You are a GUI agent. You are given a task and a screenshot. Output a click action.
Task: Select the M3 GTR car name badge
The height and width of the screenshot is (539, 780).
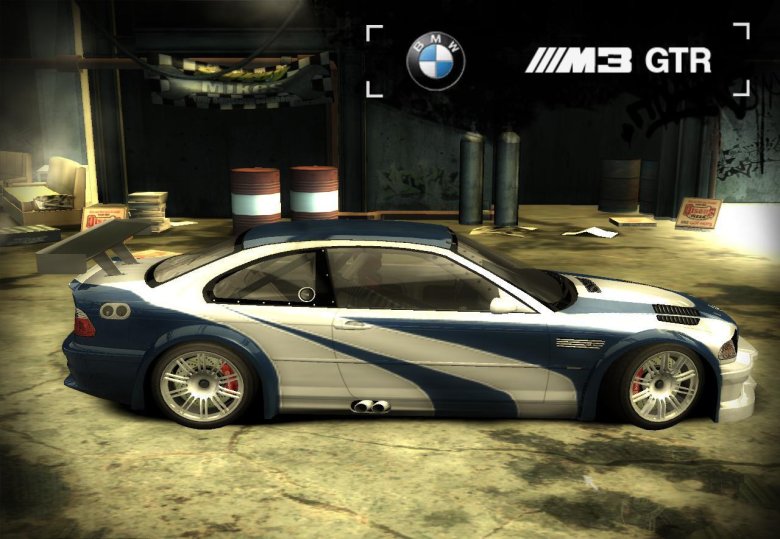tap(618, 60)
